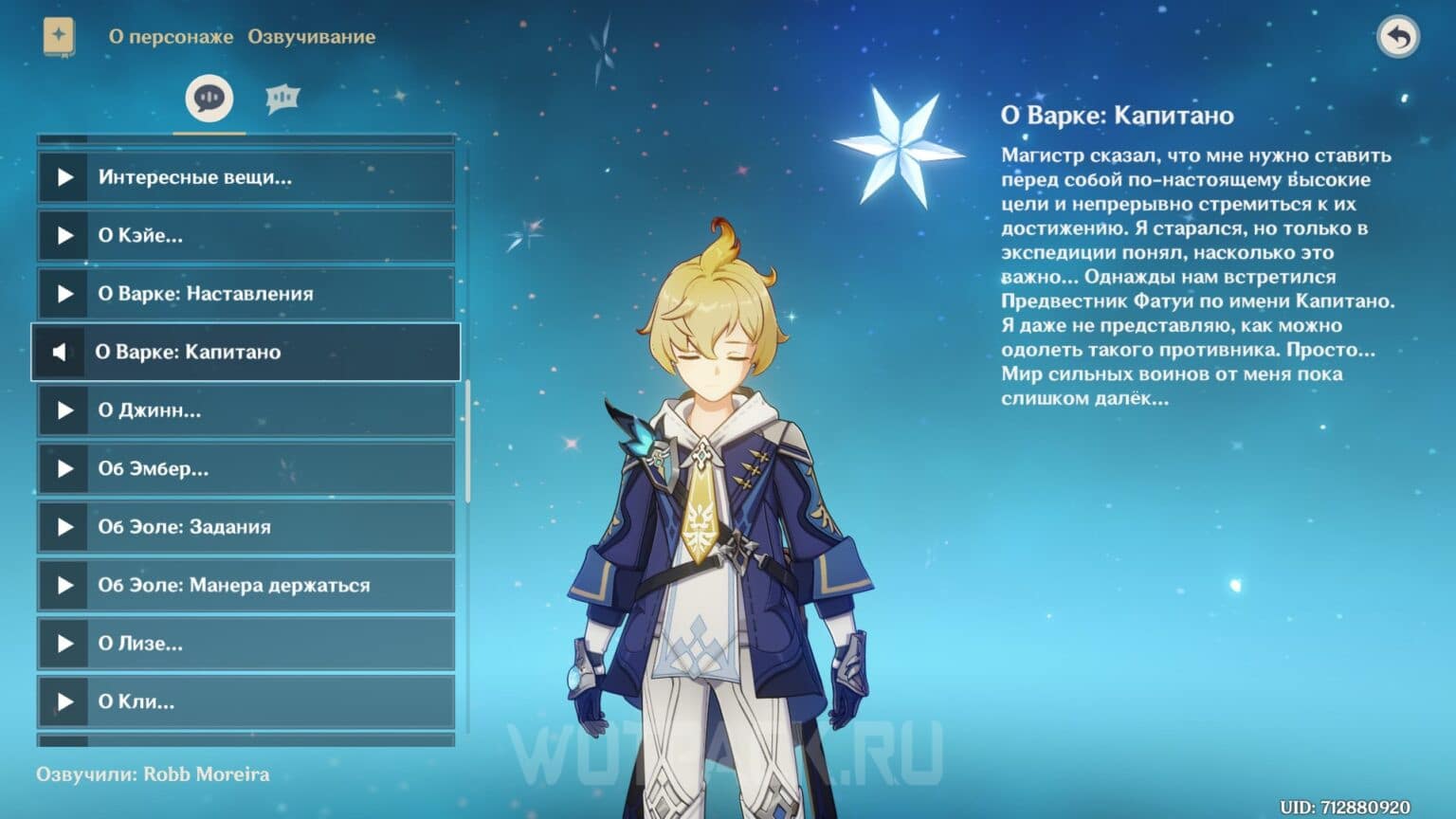
Task: Click the voice list scrollbar
Action: (467, 441)
